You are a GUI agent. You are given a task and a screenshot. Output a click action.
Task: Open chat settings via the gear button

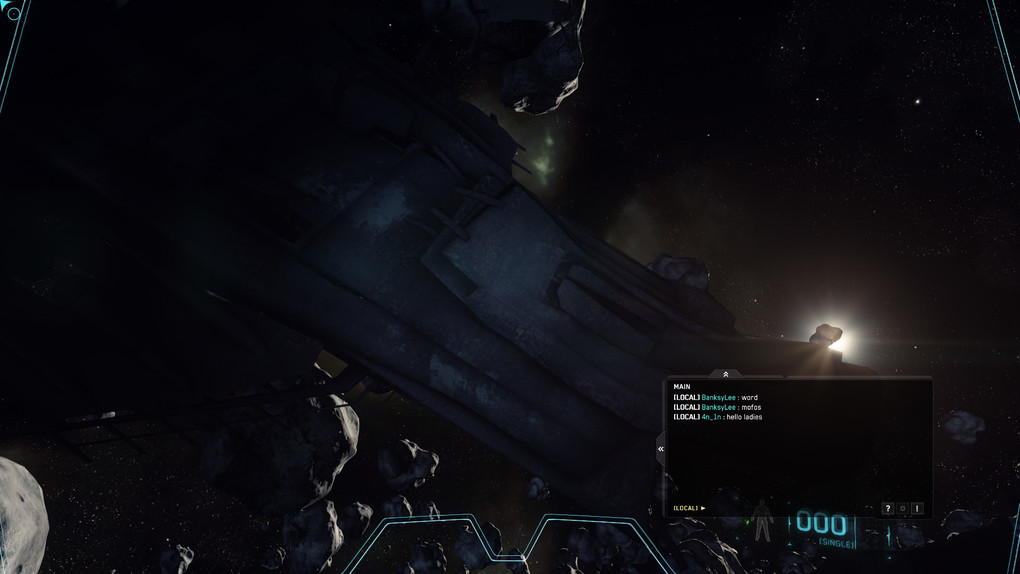(x=902, y=509)
